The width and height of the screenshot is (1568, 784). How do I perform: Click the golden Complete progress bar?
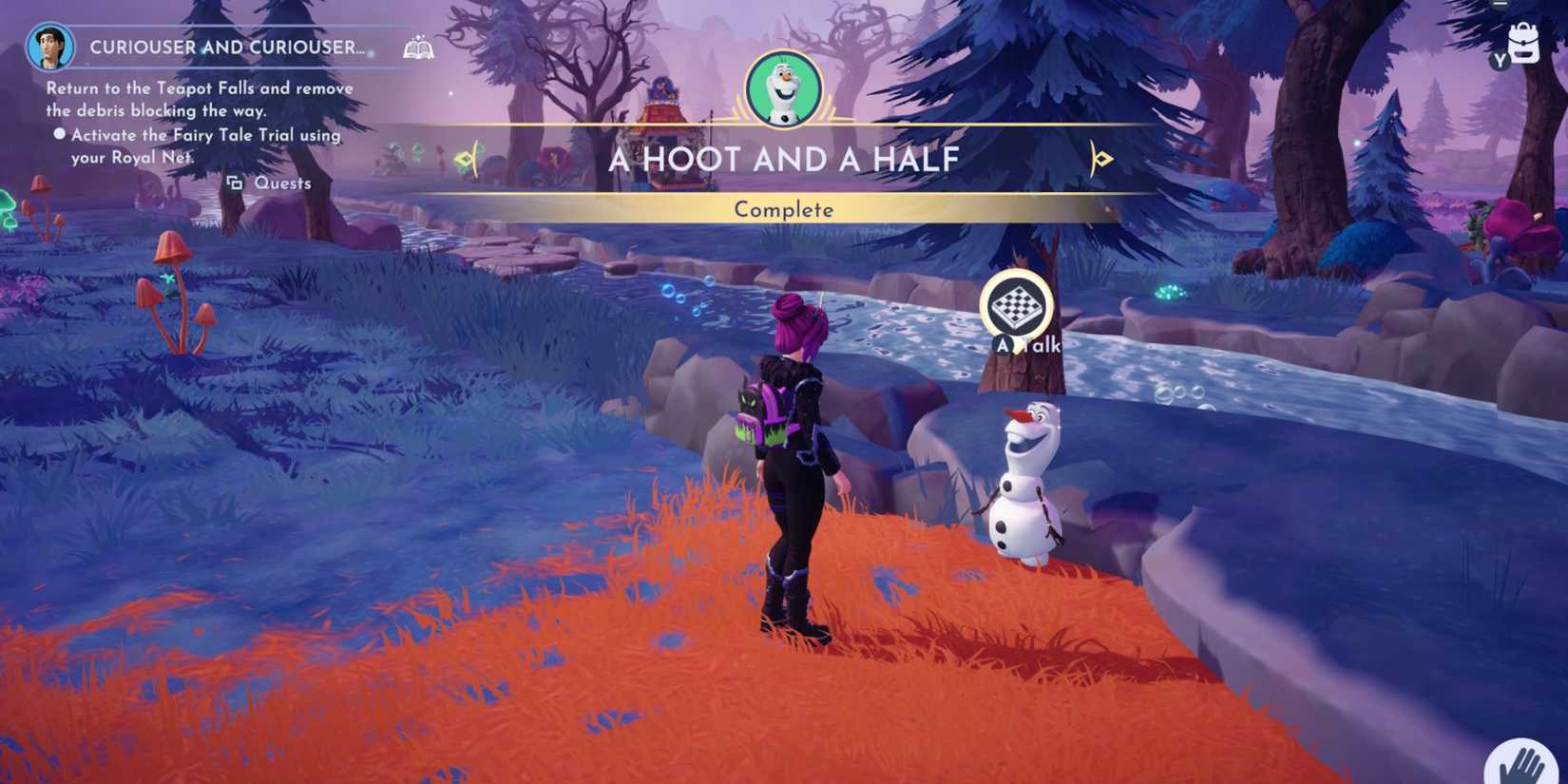click(783, 209)
